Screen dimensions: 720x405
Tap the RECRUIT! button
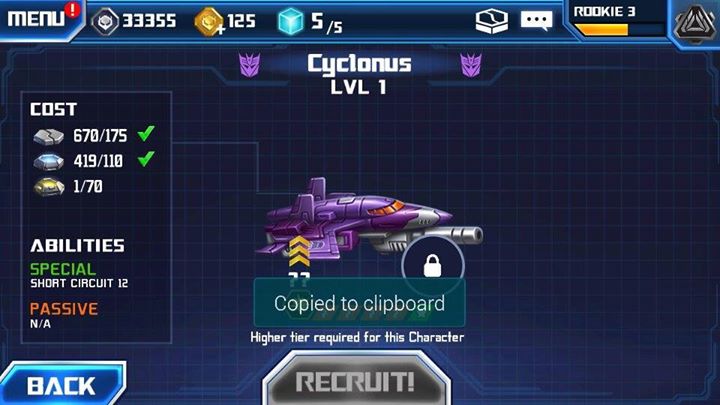(355, 383)
